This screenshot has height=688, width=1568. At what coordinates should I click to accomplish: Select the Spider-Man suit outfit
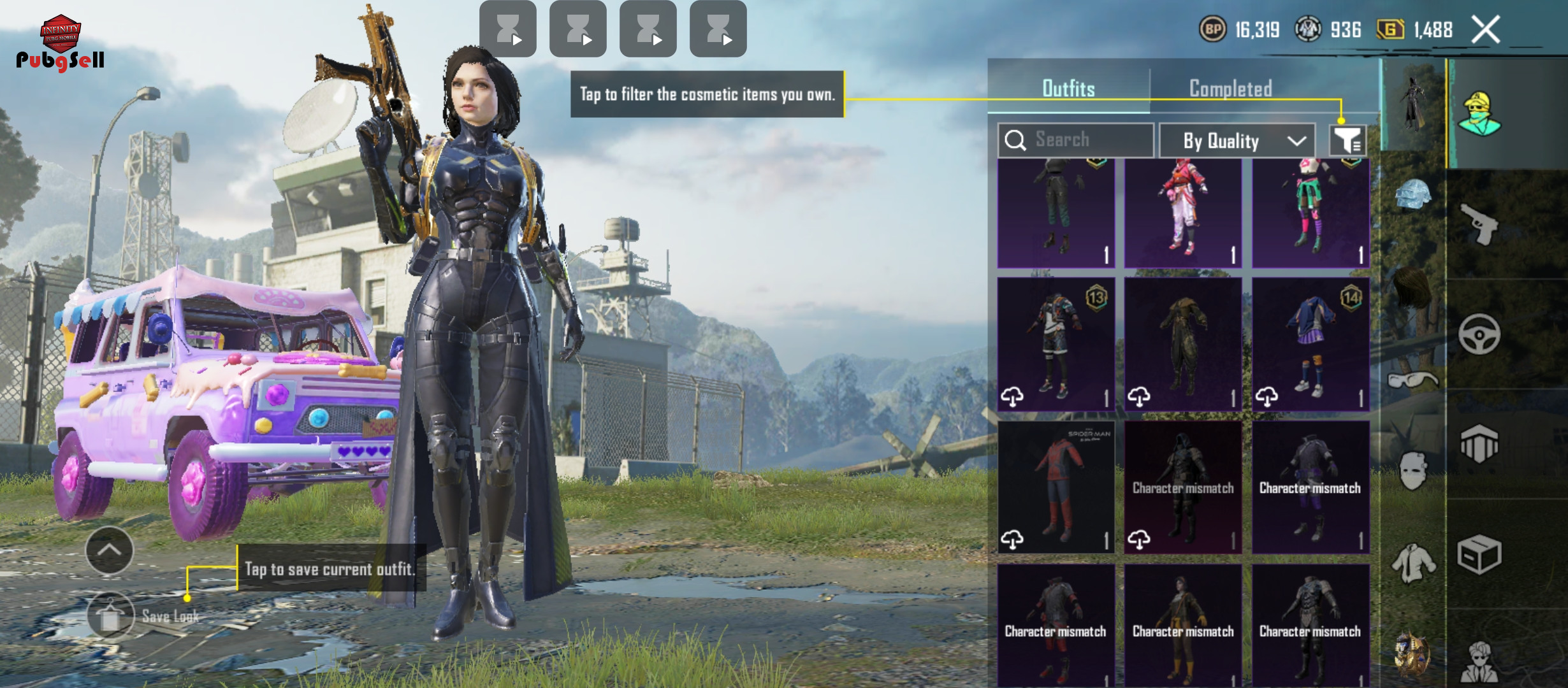(x=1056, y=487)
